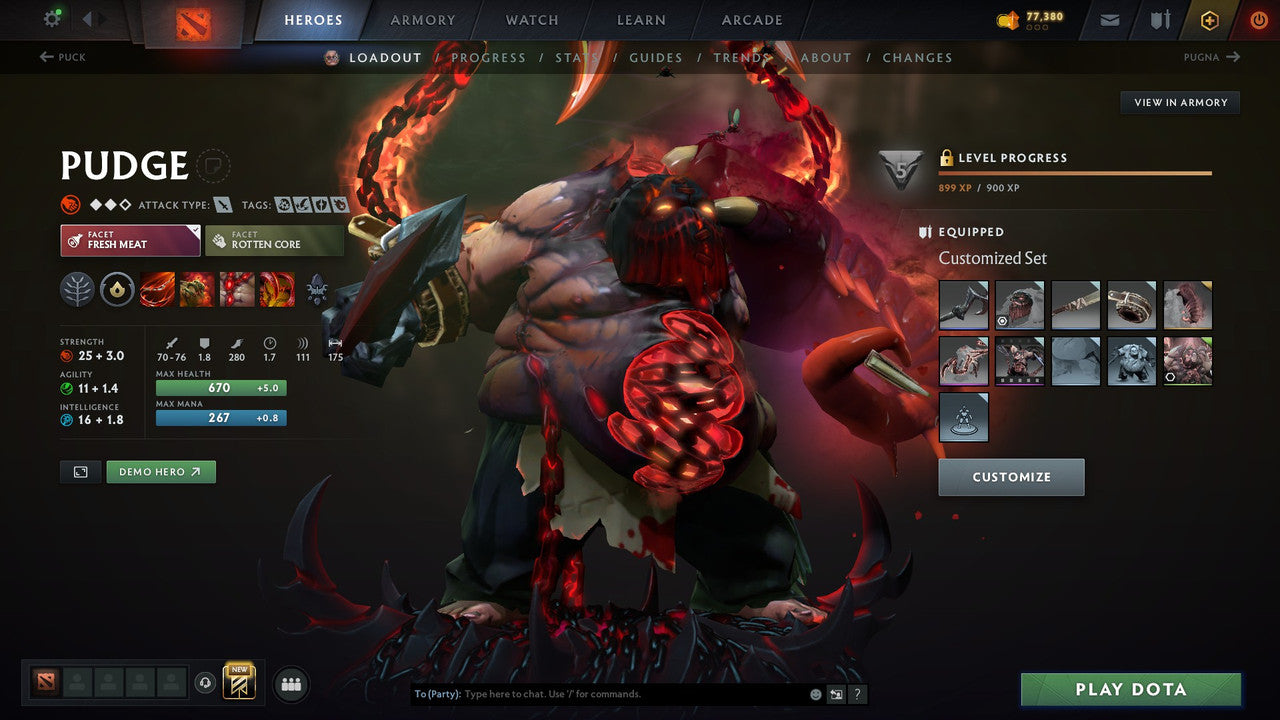Image resolution: width=1280 pixels, height=720 pixels.
Task: Navigate forward to Pugna hero
Action: [x=1212, y=57]
